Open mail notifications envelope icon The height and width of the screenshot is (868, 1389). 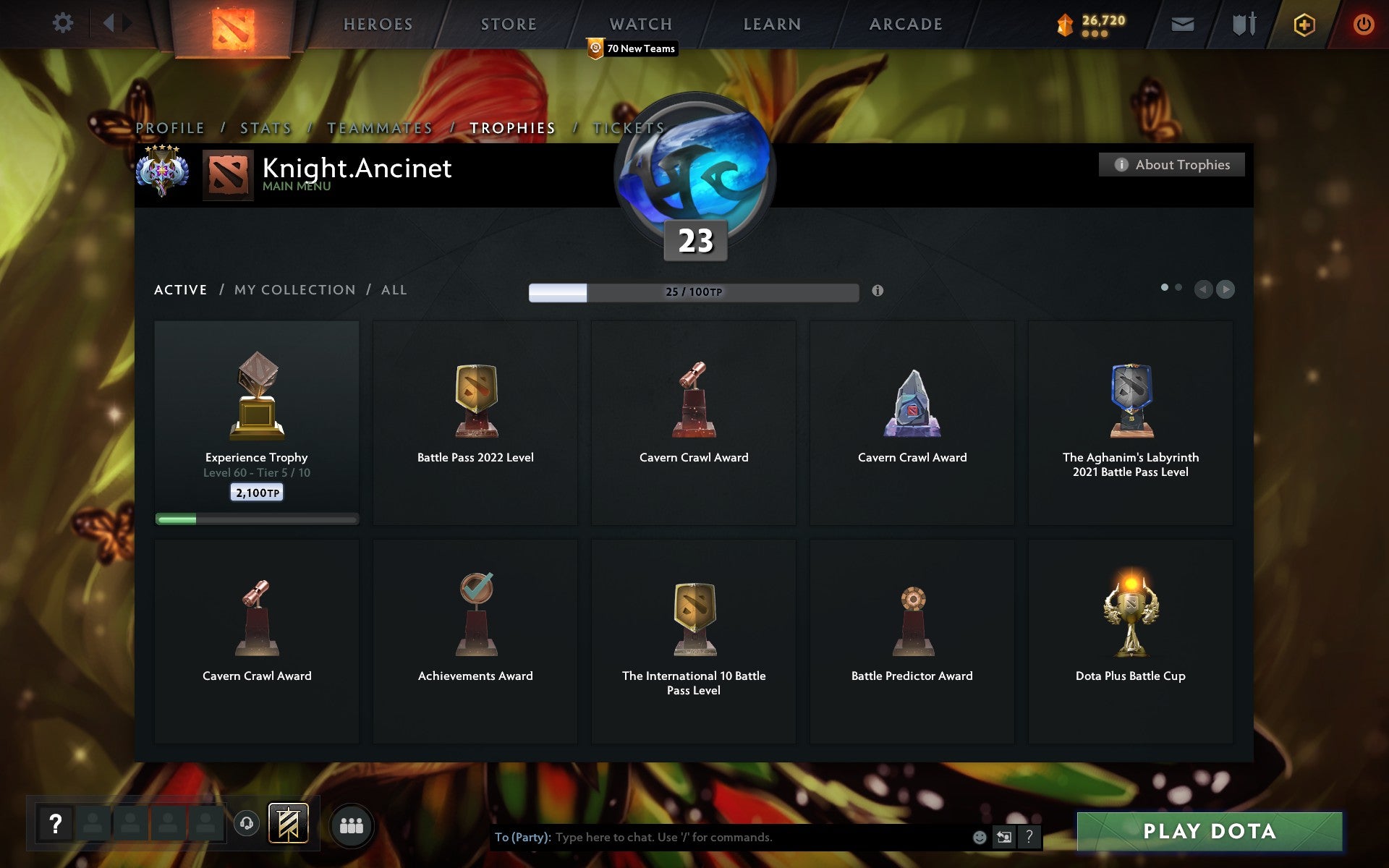(1182, 23)
